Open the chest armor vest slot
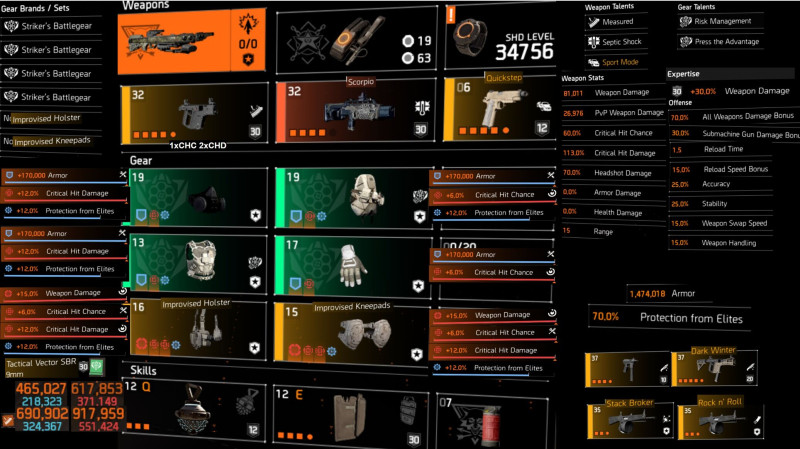The width and height of the screenshot is (800, 449). point(195,263)
